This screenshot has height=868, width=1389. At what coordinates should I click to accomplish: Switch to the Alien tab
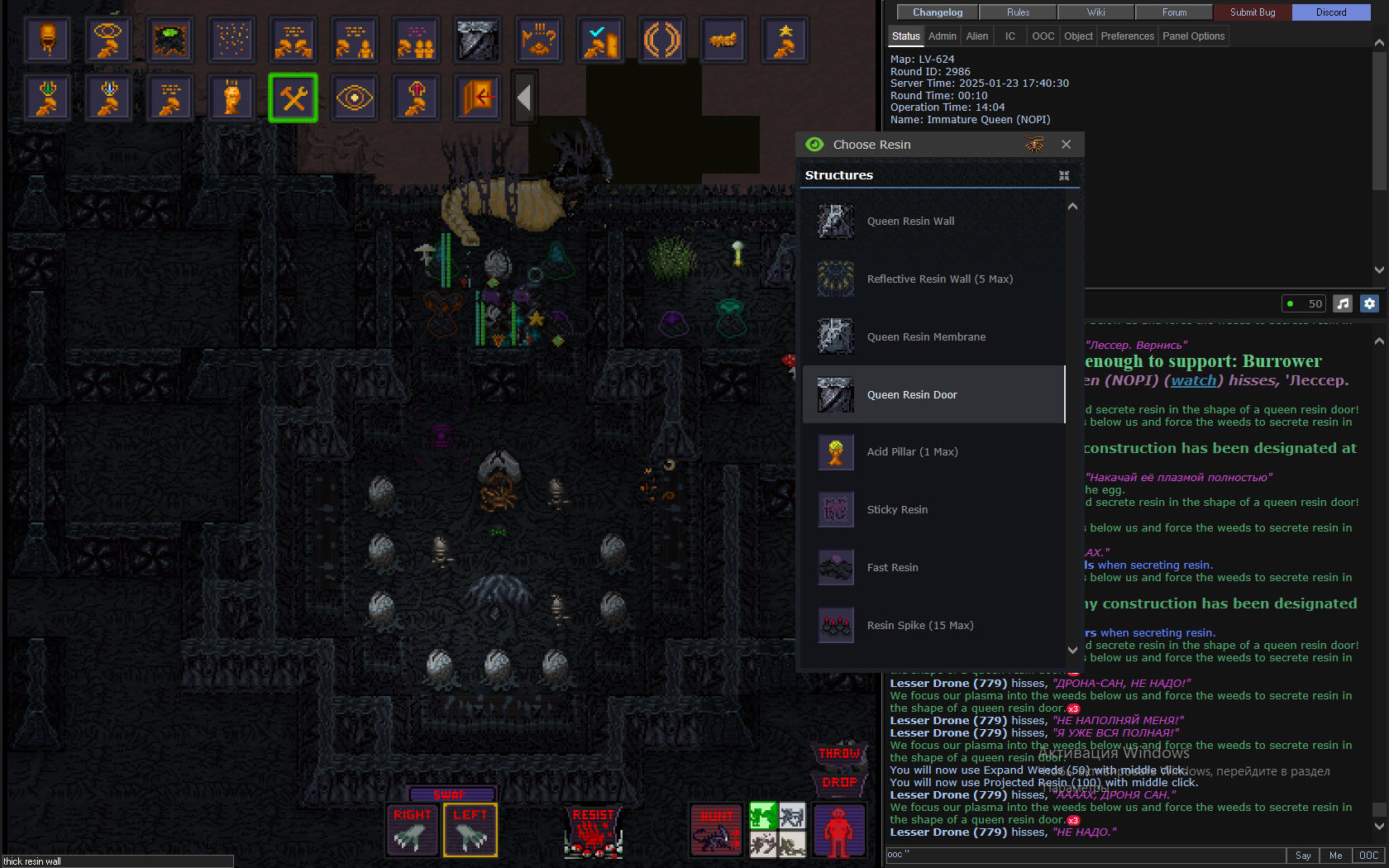pos(977,36)
